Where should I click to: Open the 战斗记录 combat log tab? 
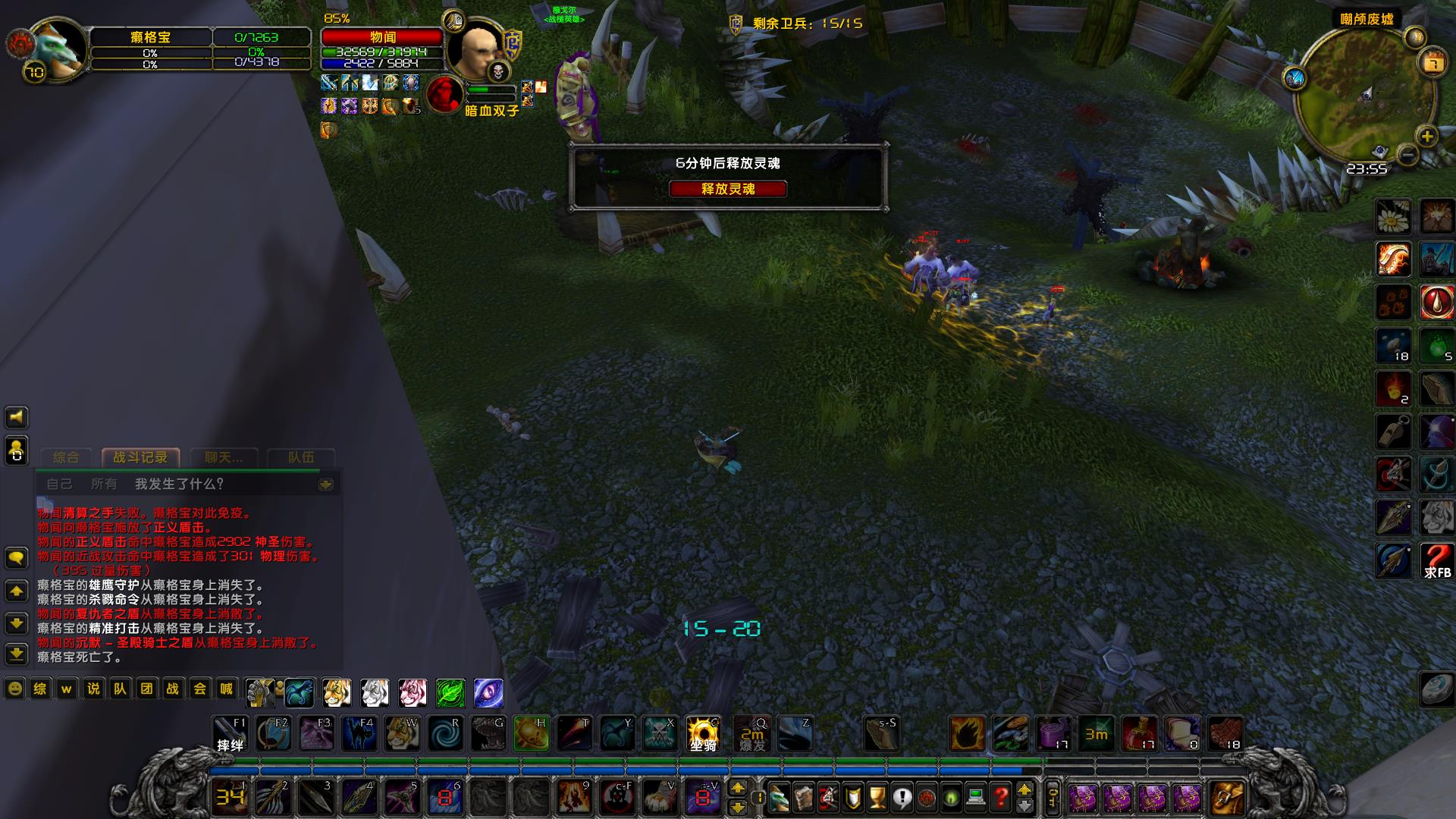point(140,457)
